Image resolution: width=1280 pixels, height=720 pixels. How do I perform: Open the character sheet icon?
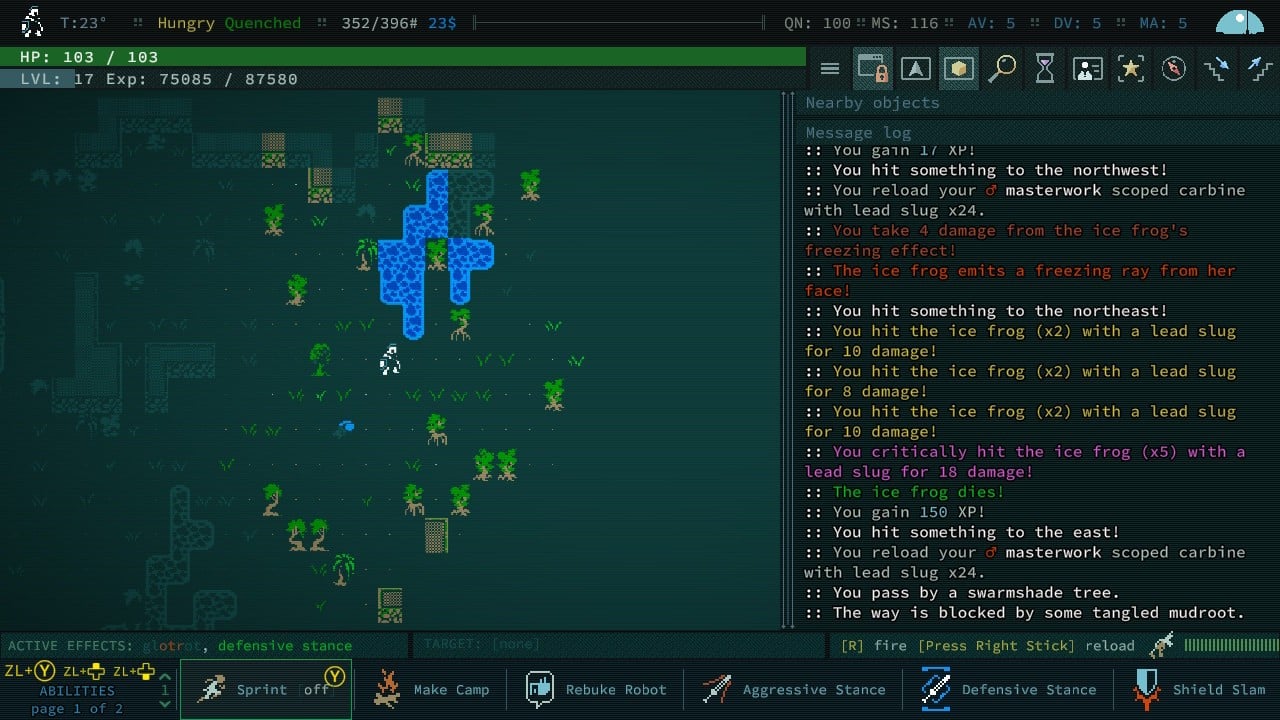click(1088, 69)
